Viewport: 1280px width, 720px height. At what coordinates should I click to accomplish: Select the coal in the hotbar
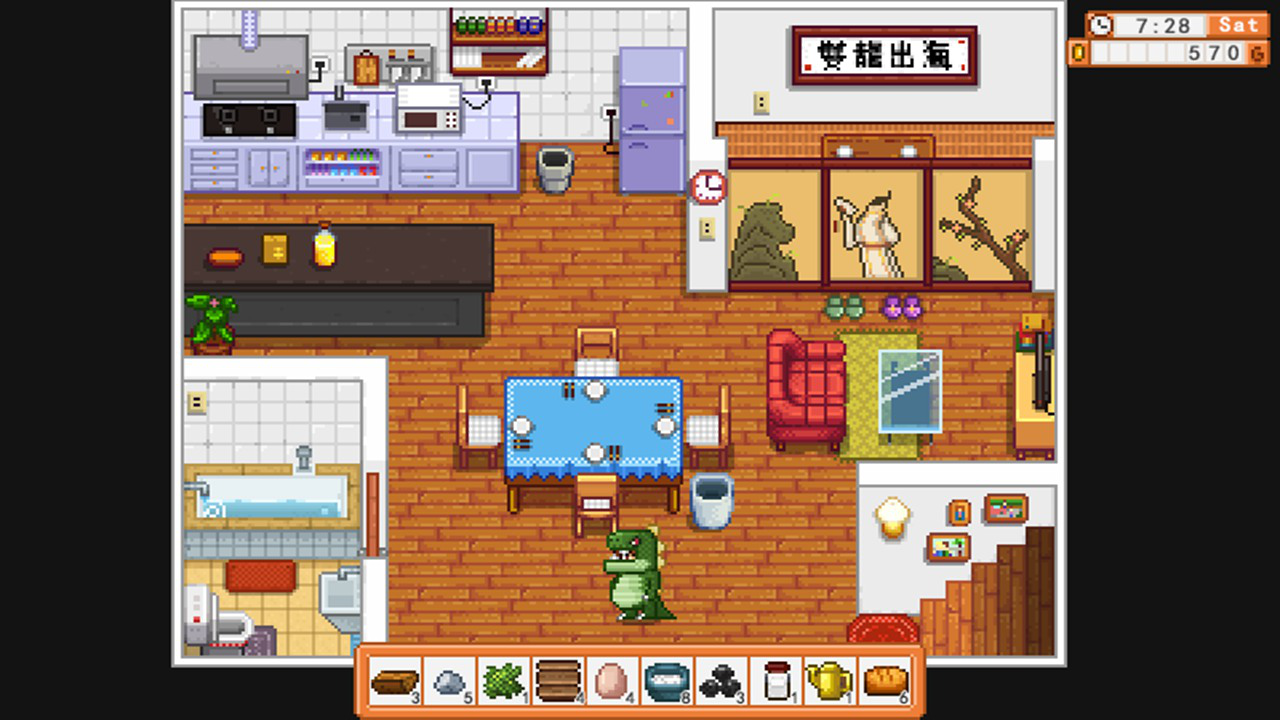(722, 682)
